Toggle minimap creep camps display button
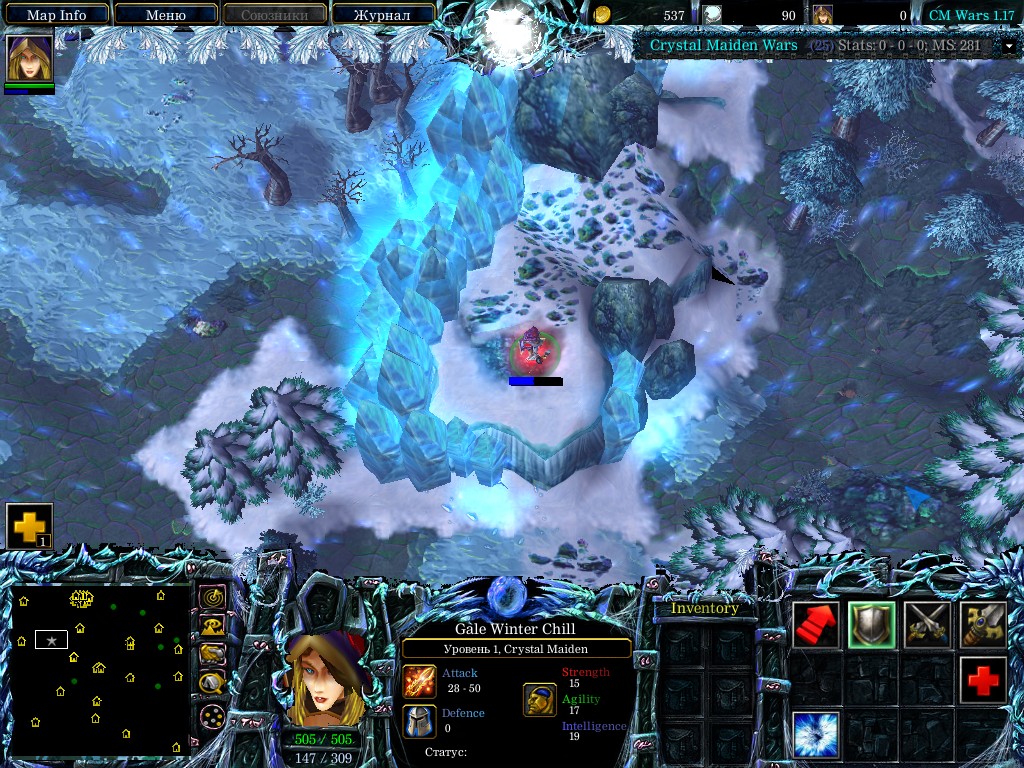Image resolution: width=1024 pixels, height=768 pixels. (211, 683)
